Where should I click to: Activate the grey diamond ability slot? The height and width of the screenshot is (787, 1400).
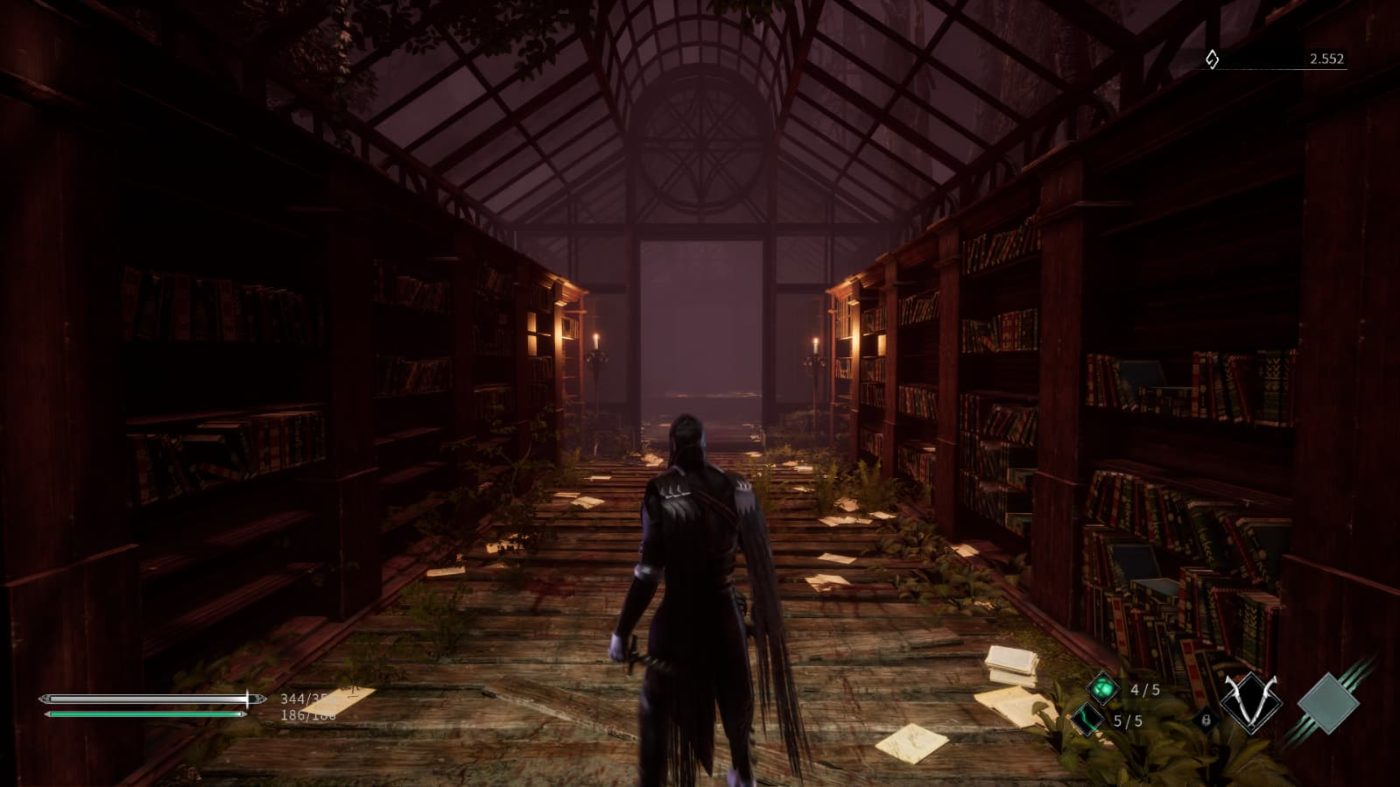(x=1328, y=702)
